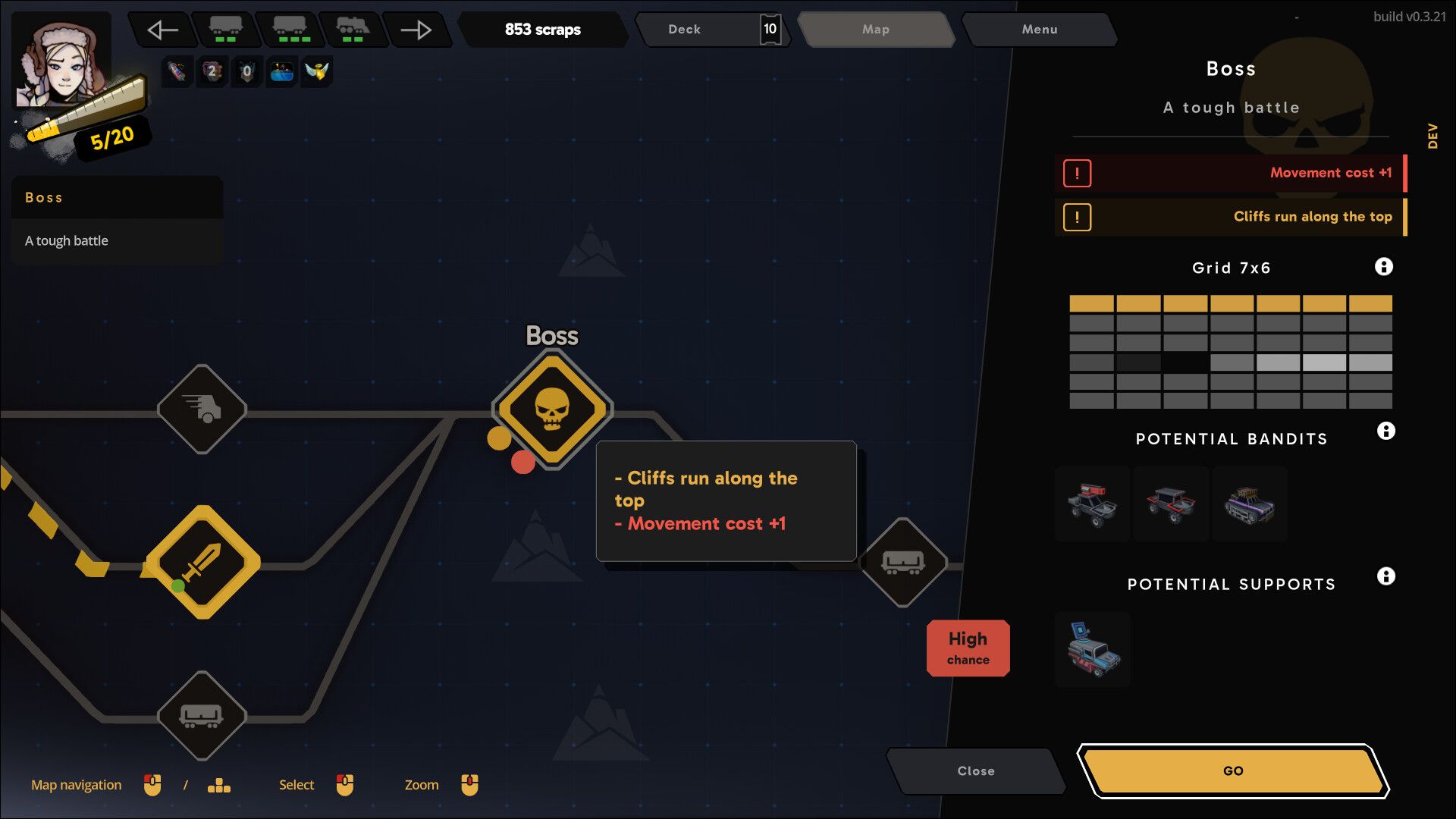This screenshot has width=1456, height=819.
Task: Start the boss battle with GO
Action: 1232,770
